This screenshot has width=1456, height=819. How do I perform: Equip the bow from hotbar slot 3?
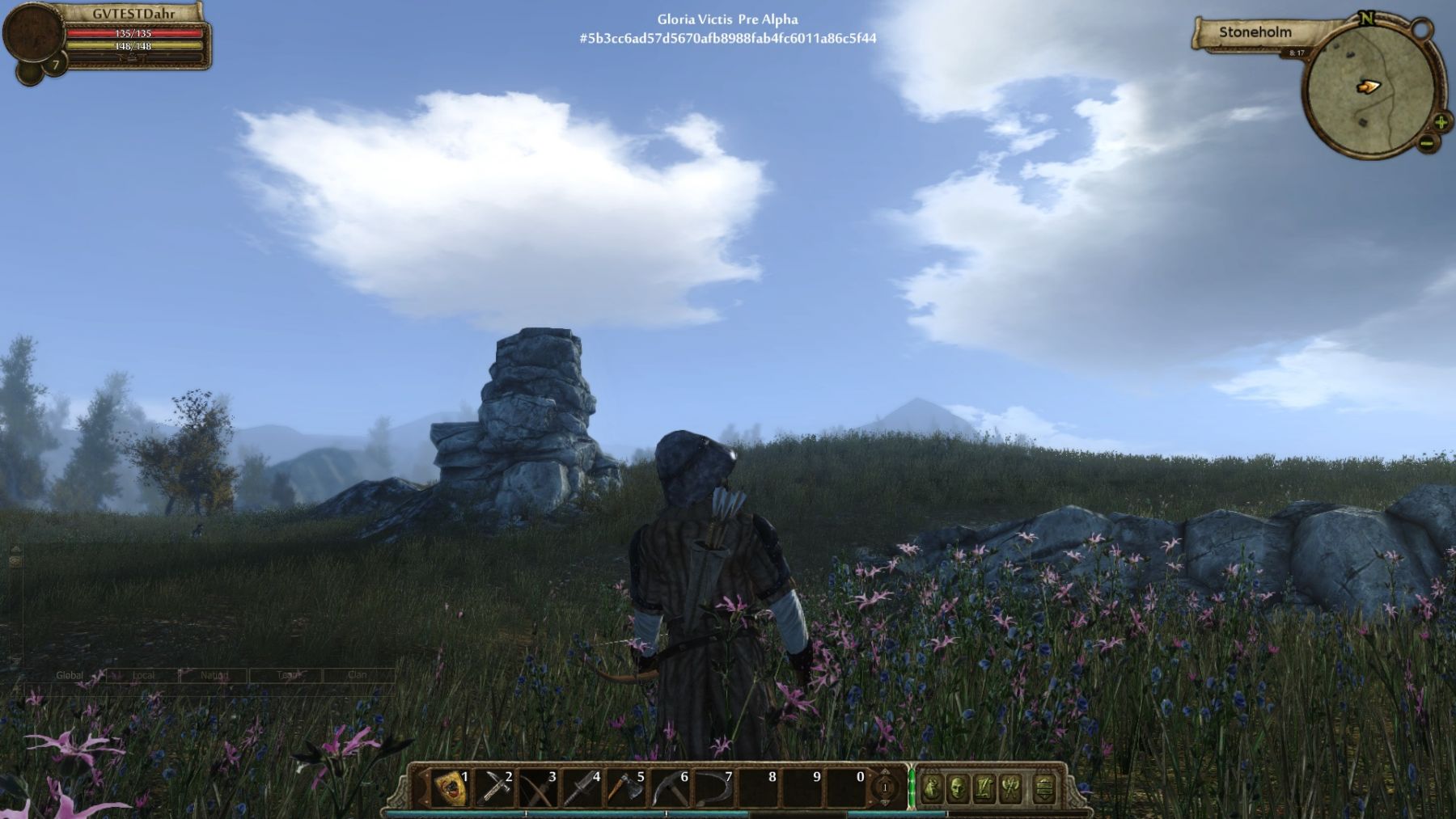539,787
